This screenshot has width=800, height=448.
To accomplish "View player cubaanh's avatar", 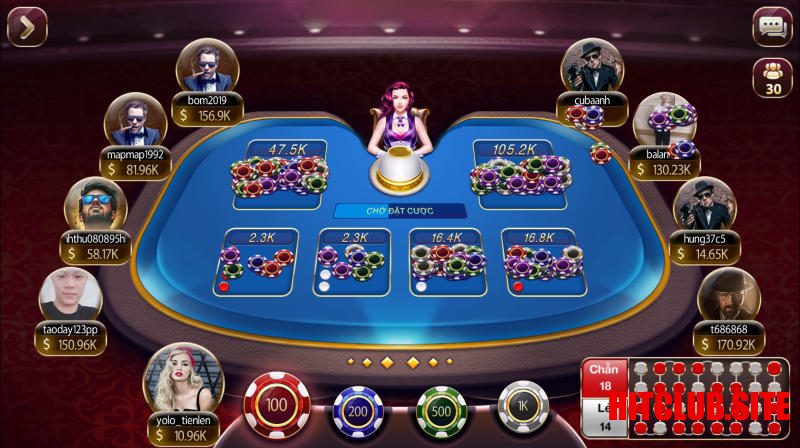I will pyautogui.click(x=594, y=68).
